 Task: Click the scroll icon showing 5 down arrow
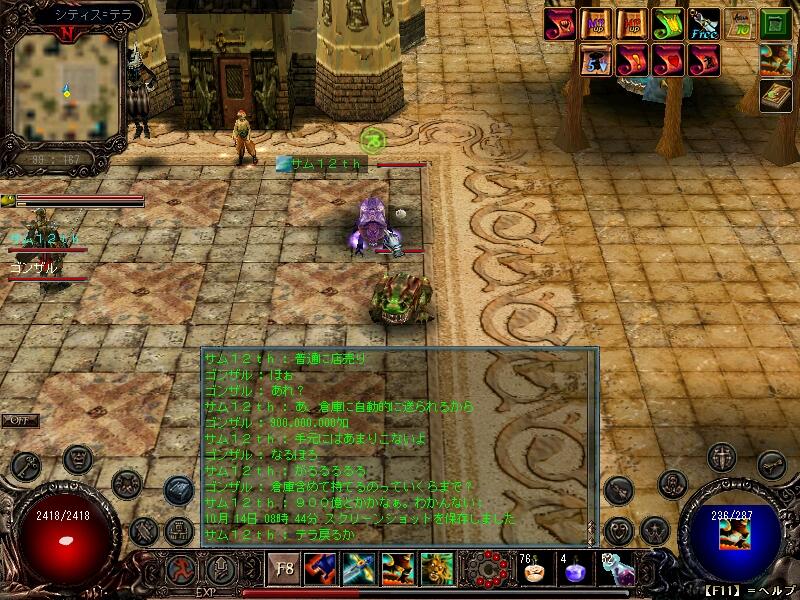click(596, 61)
